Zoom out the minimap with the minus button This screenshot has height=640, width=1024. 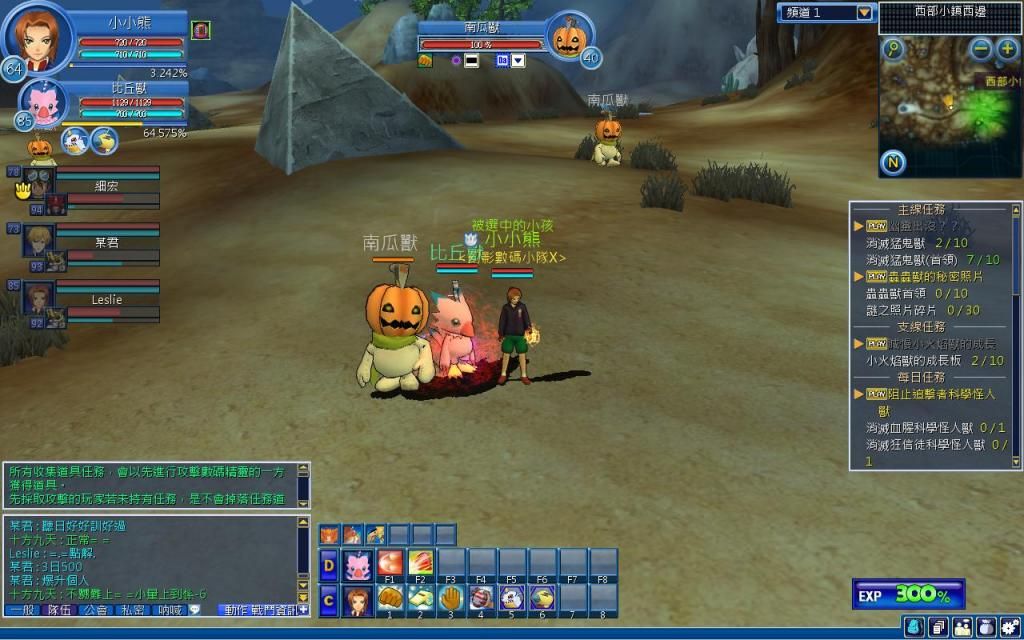pyautogui.click(x=981, y=48)
